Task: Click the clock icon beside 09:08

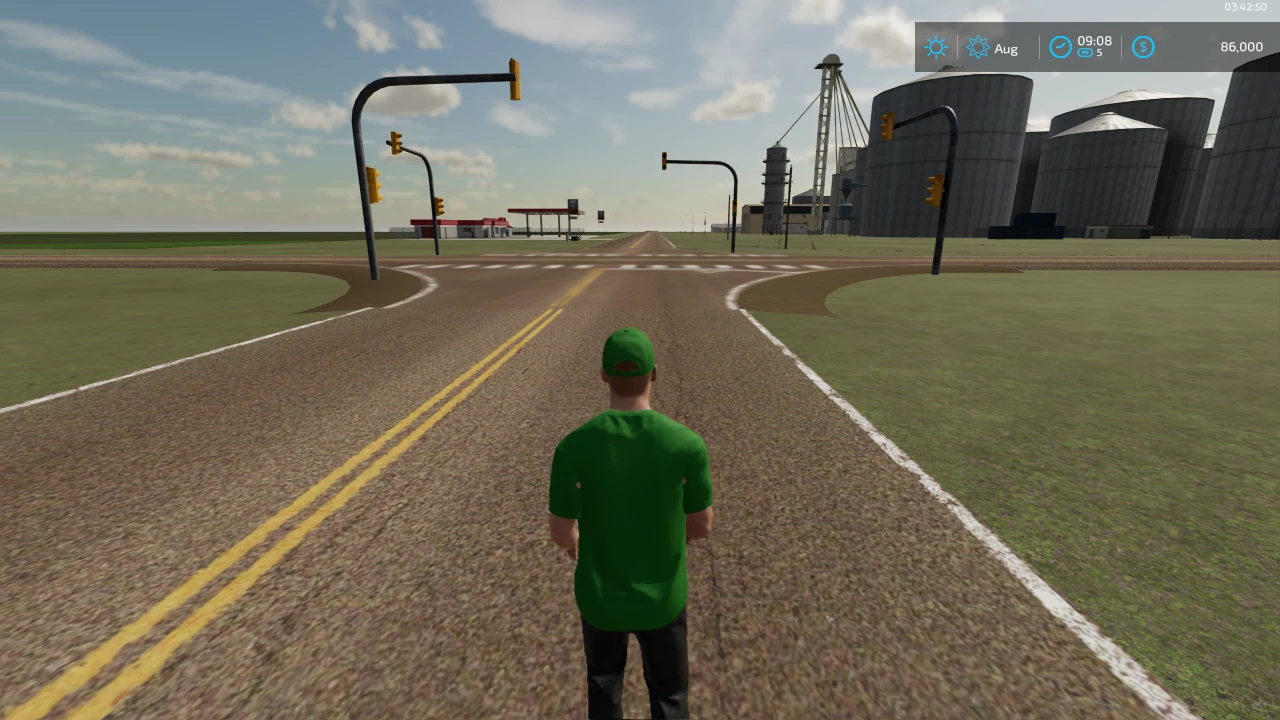Action: pyautogui.click(x=1060, y=47)
